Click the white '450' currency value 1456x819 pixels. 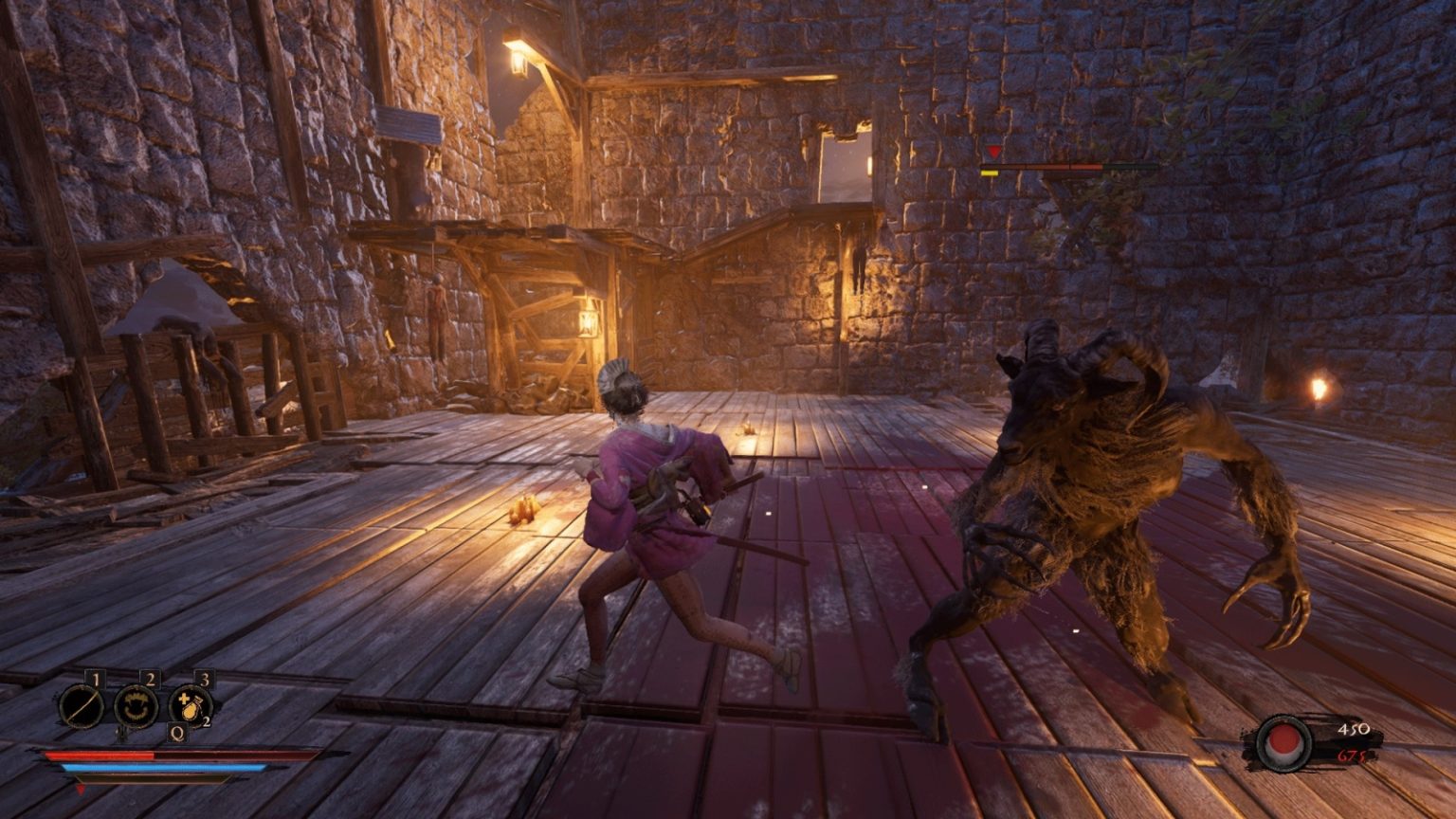(1354, 729)
